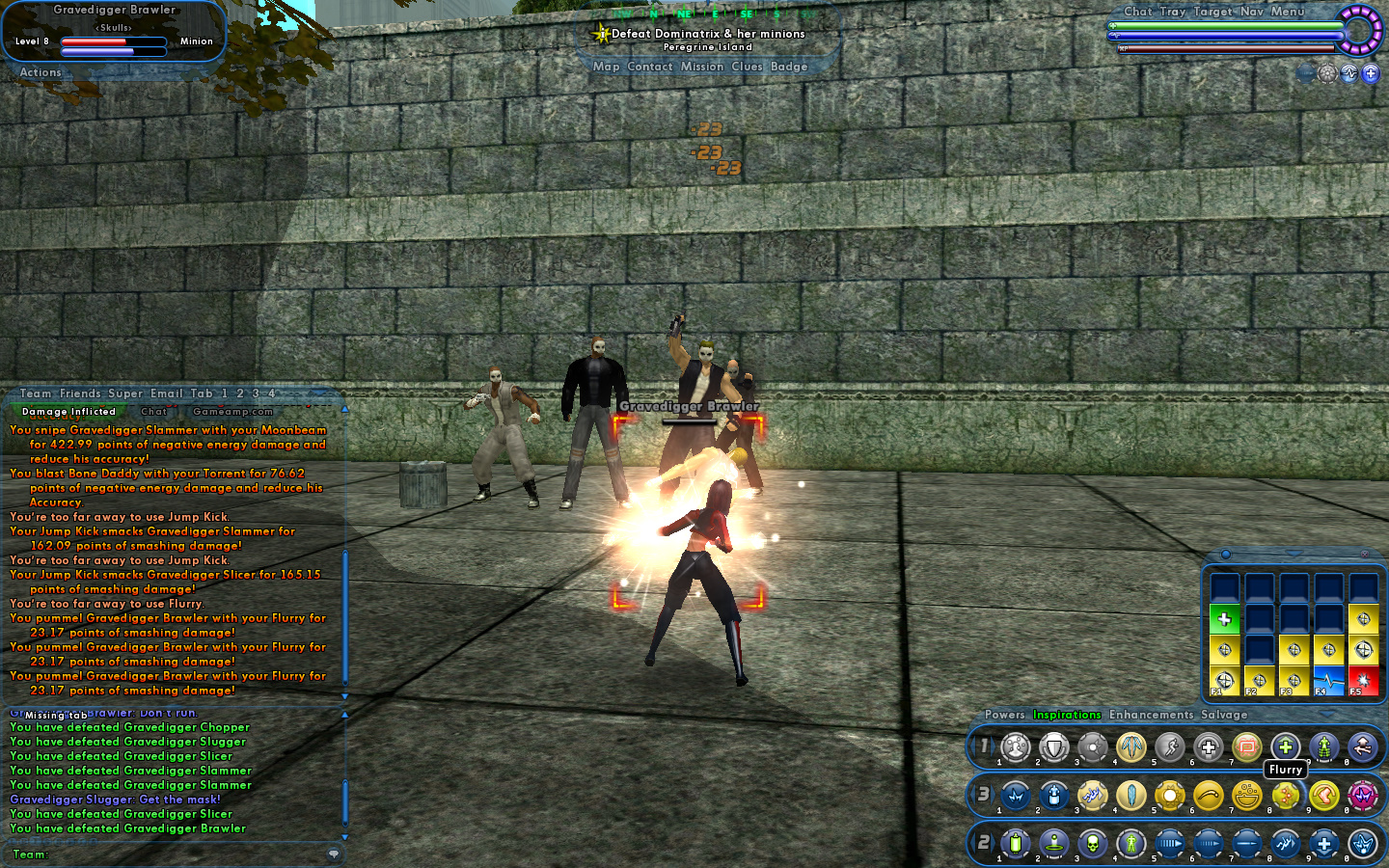The width and height of the screenshot is (1389, 868).
Task: Show the Mission window
Action: tap(701, 67)
